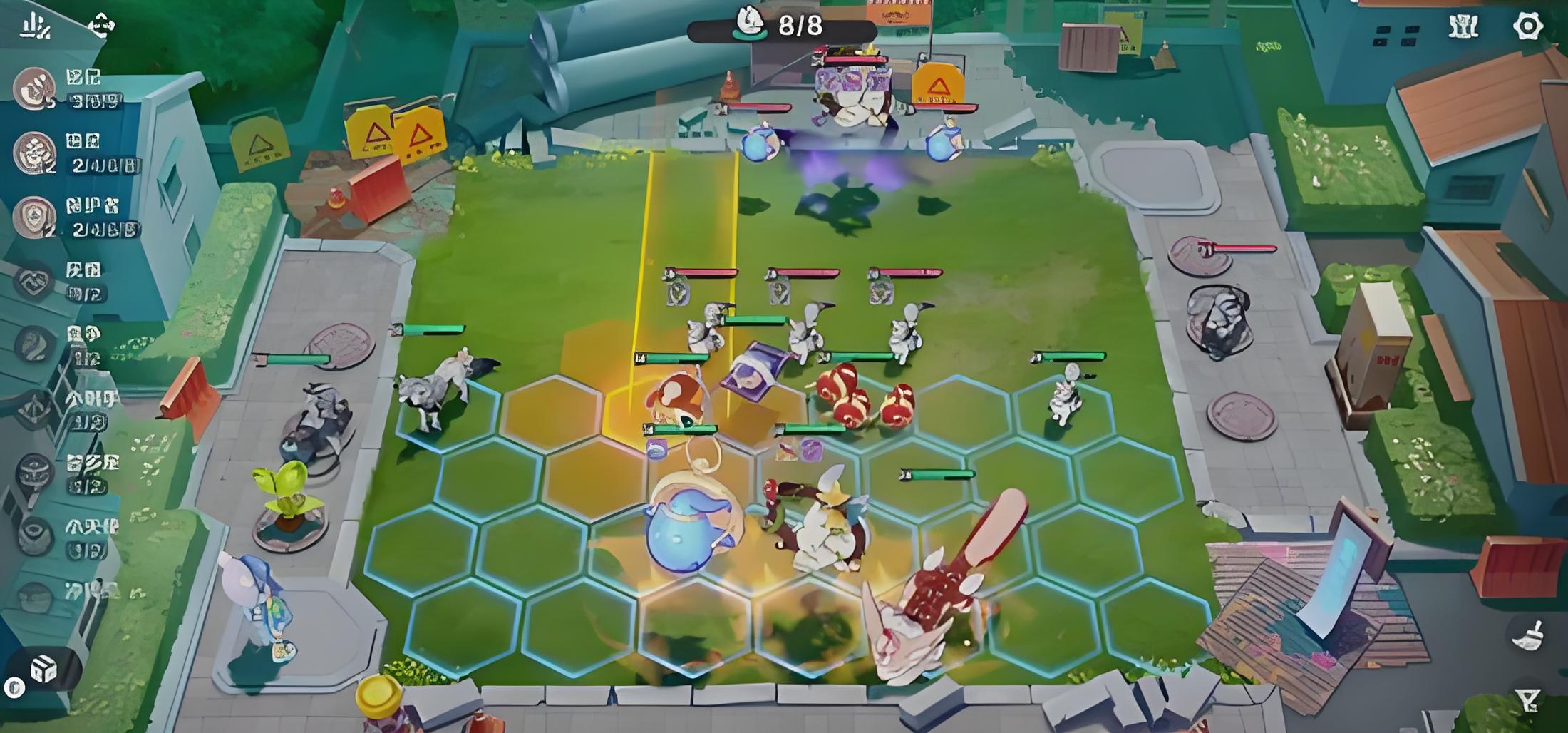This screenshot has width=1568, height=733.
Task: Select the shield-shaped third synergy trait icon
Action: [33, 217]
